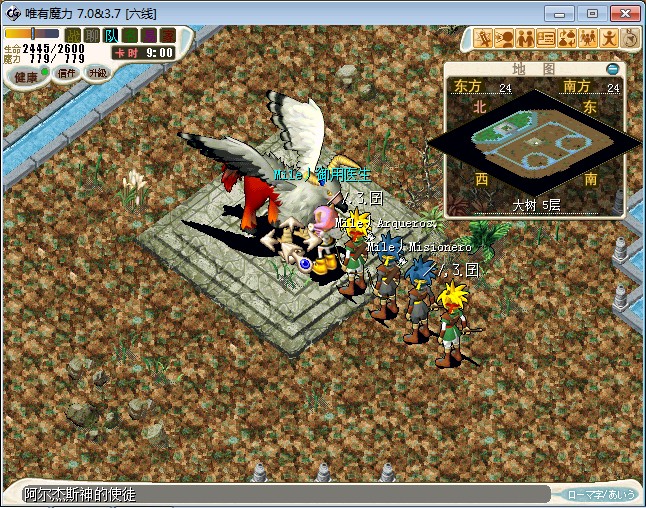Toggle the 聊 chat mode button
This screenshot has width=646, height=508.
(x=91, y=35)
